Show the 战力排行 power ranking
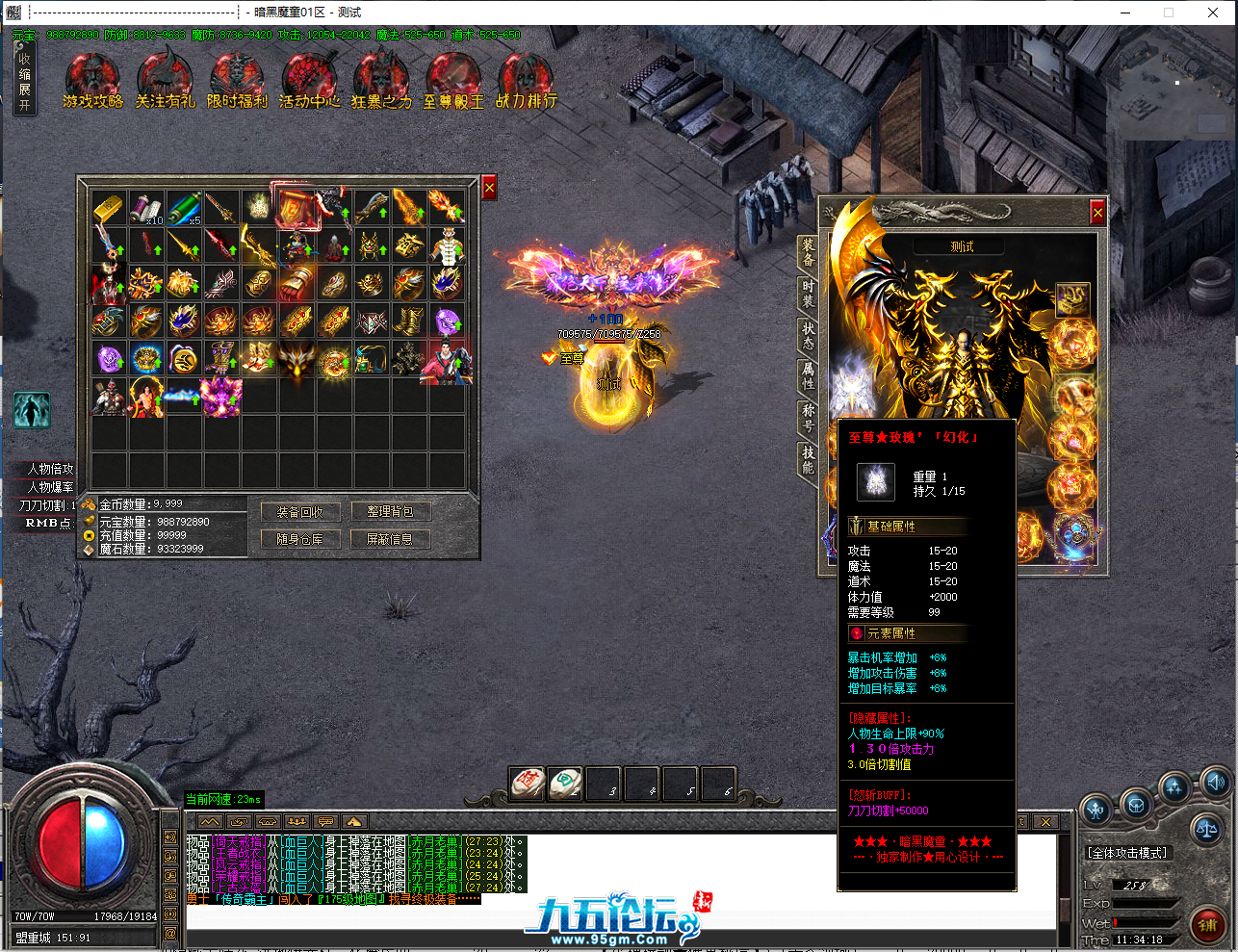The height and width of the screenshot is (952, 1238). 526,81
